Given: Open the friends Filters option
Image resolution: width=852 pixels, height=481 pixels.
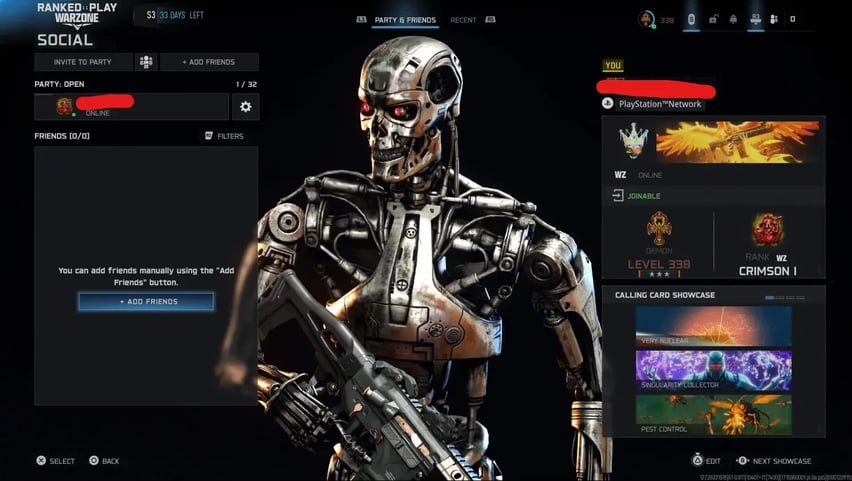Looking at the screenshot, I should pos(224,136).
